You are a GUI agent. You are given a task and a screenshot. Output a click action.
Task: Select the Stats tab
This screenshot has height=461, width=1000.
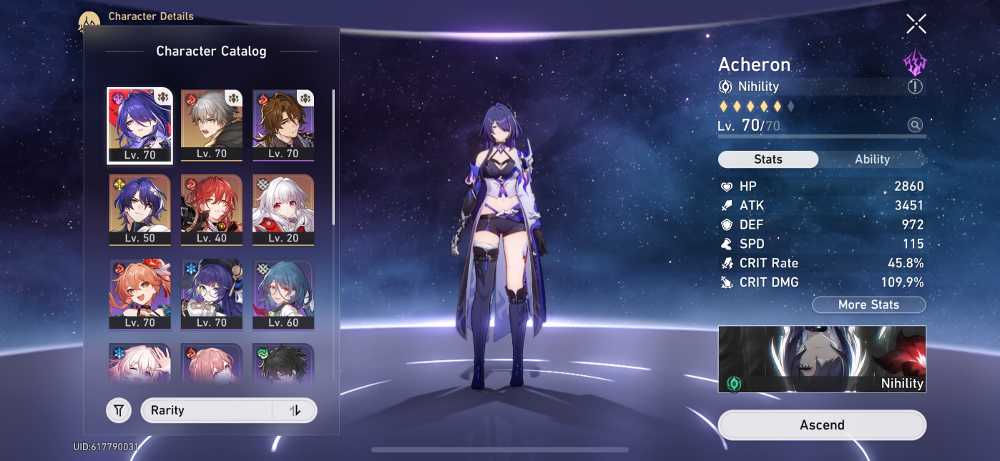[x=768, y=159]
